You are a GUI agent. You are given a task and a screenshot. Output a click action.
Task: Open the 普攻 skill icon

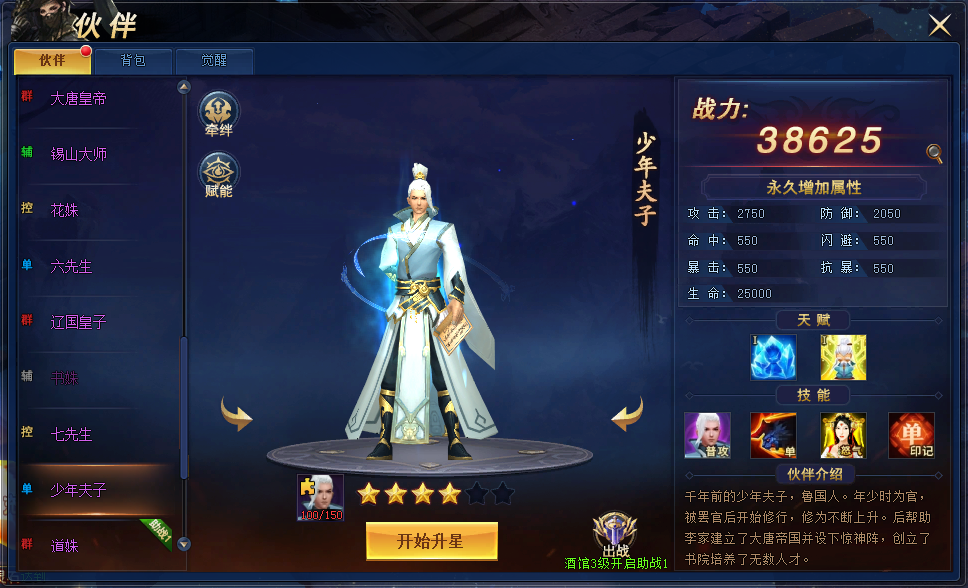(x=707, y=435)
